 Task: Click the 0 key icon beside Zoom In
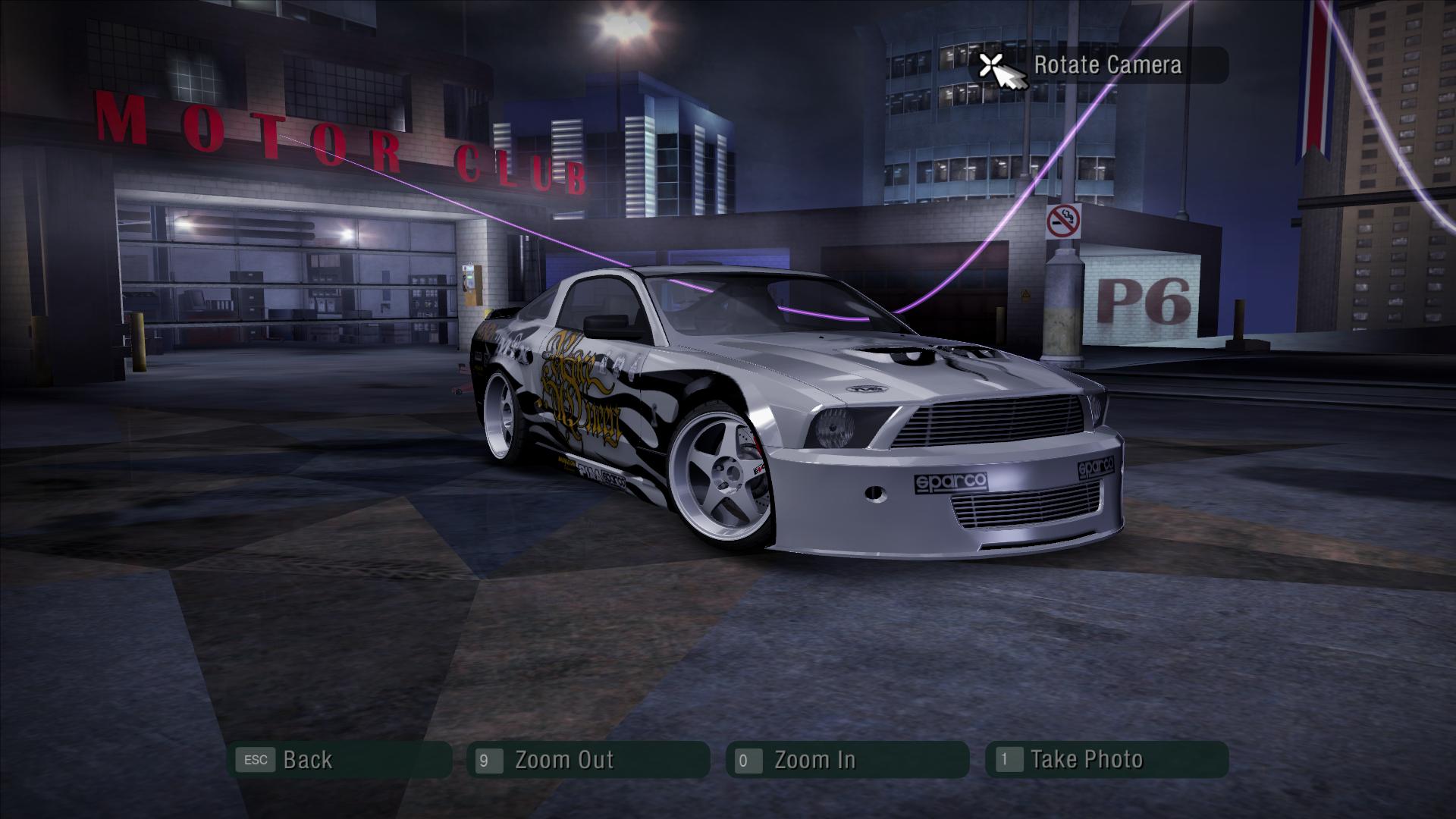tap(749, 758)
